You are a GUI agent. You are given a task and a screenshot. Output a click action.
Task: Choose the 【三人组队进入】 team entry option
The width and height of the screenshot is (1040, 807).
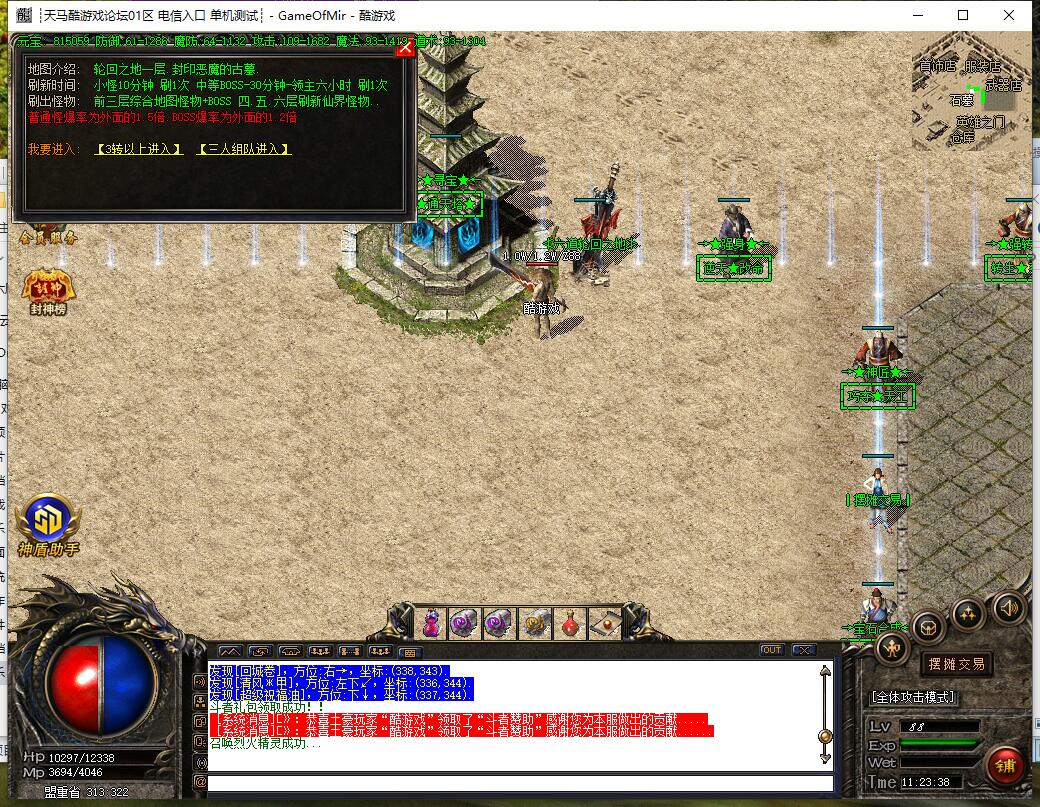(x=244, y=149)
